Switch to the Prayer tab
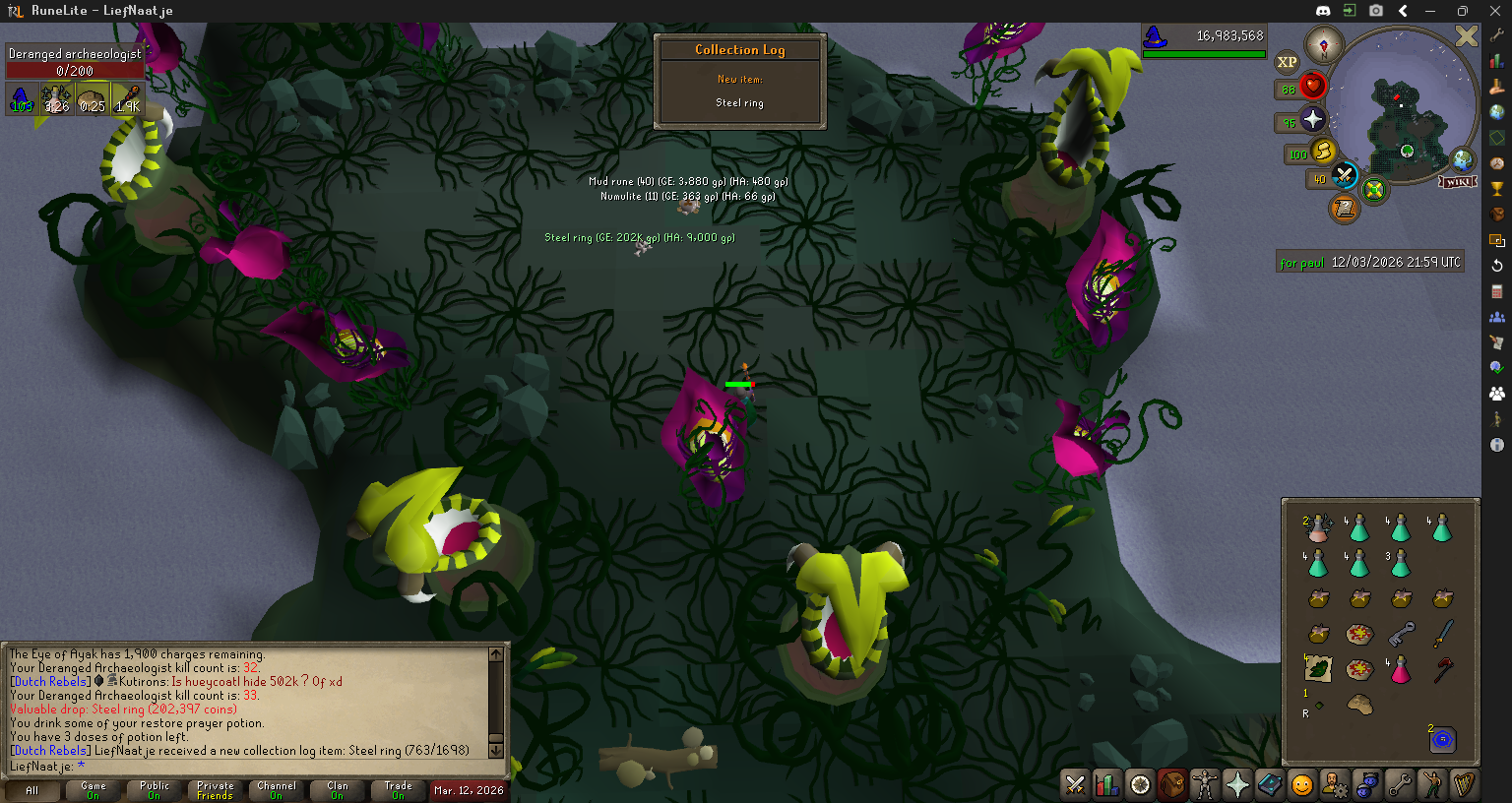The height and width of the screenshot is (803, 1512). (x=1236, y=784)
